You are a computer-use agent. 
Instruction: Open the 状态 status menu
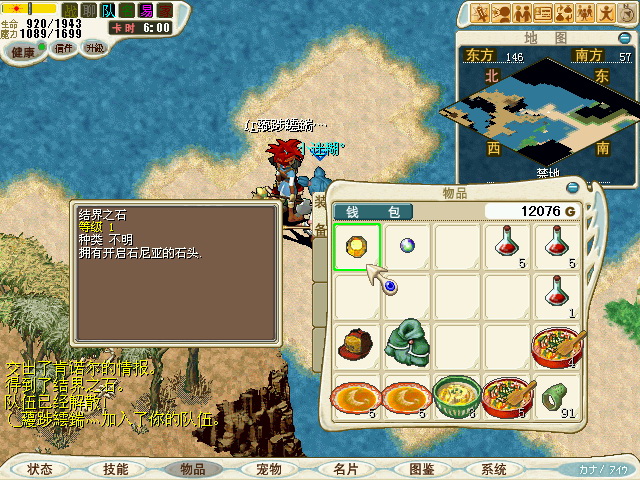(40, 468)
